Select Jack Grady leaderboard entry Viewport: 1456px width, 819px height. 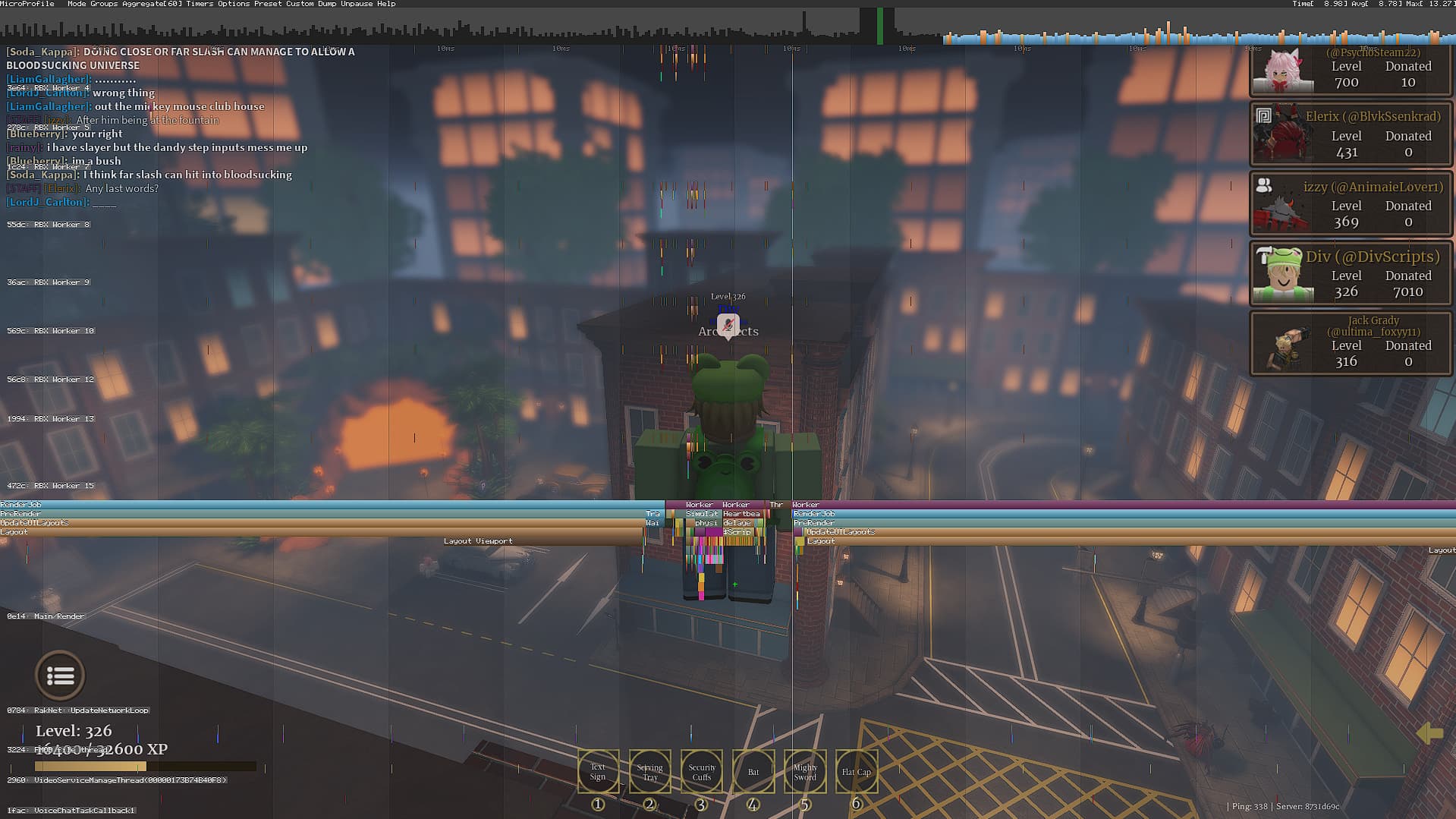click(1351, 343)
